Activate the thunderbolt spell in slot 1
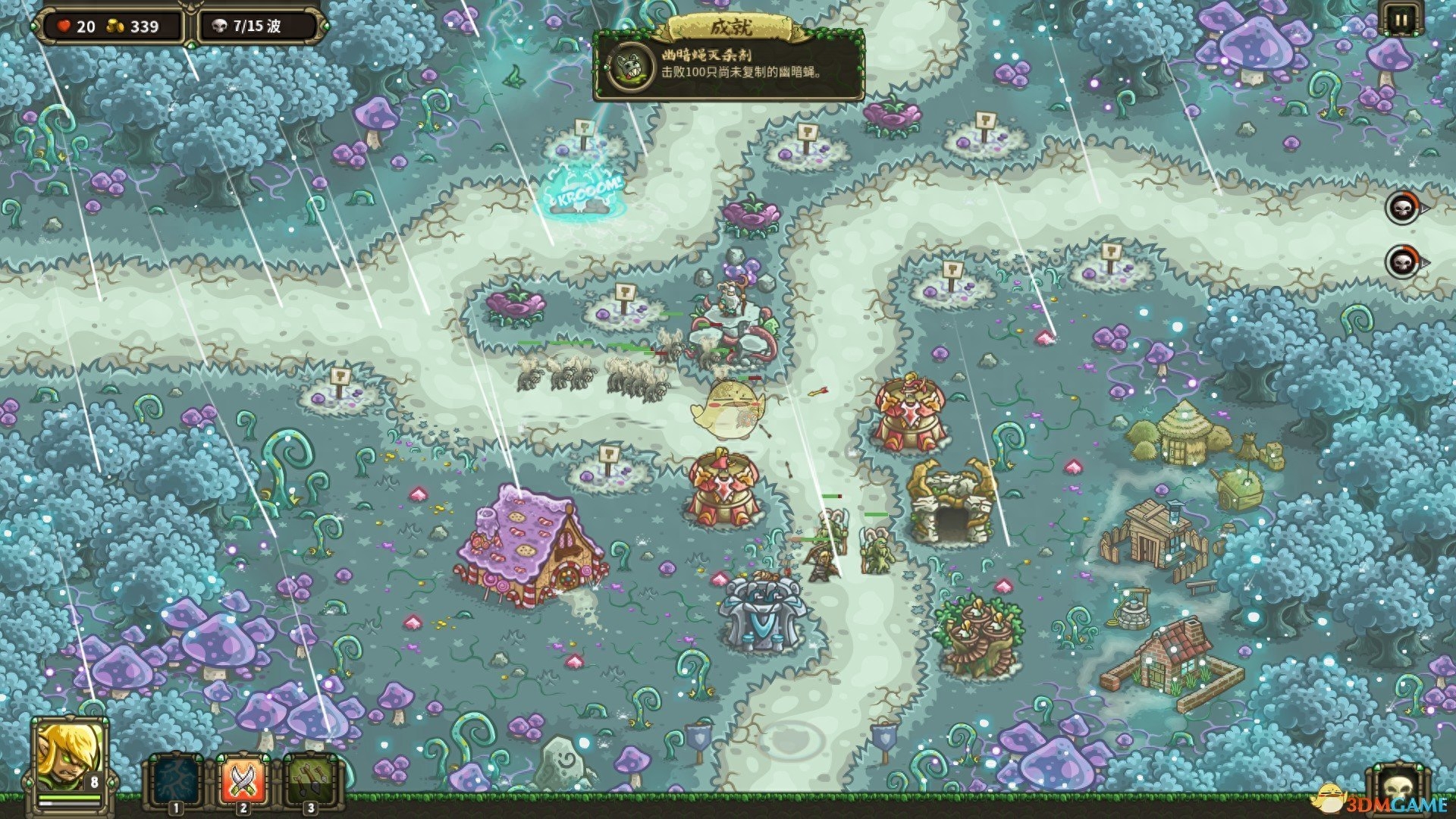 coord(176,780)
